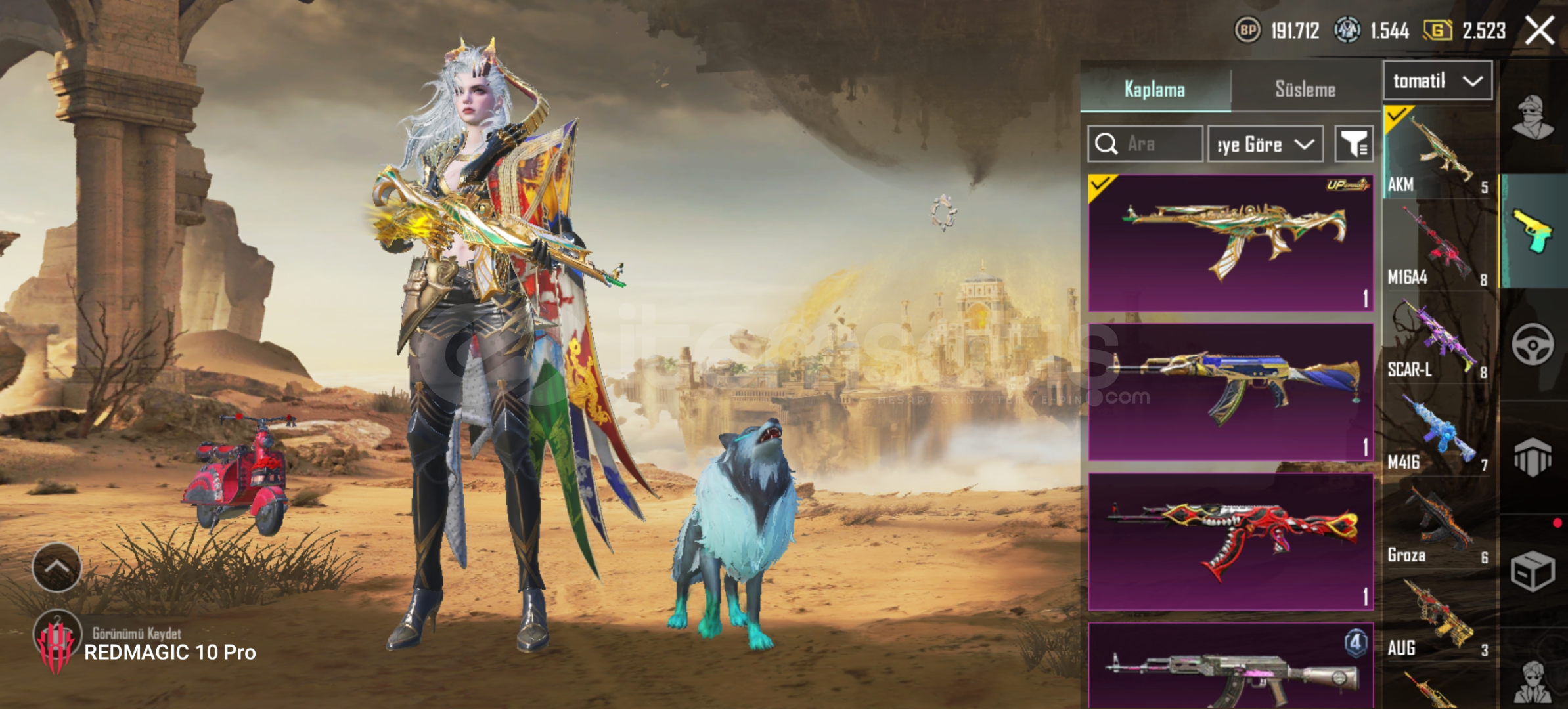The image size is (1568, 709).
Task: Select the gold and green AKM skin
Action: [x=1230, y=243]
